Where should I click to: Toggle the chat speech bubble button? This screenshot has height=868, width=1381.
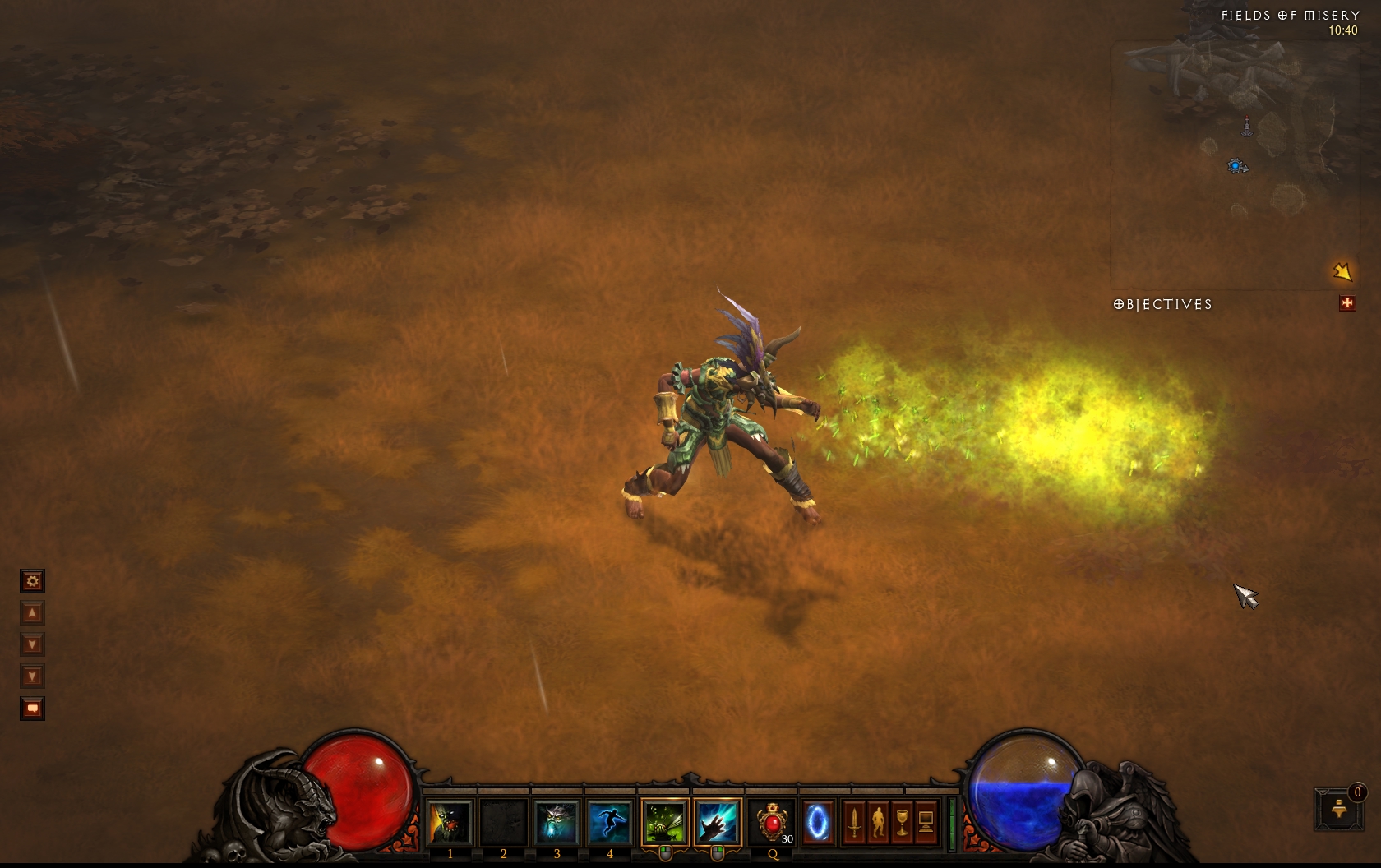pyautogui.click(x=32, y=709)
